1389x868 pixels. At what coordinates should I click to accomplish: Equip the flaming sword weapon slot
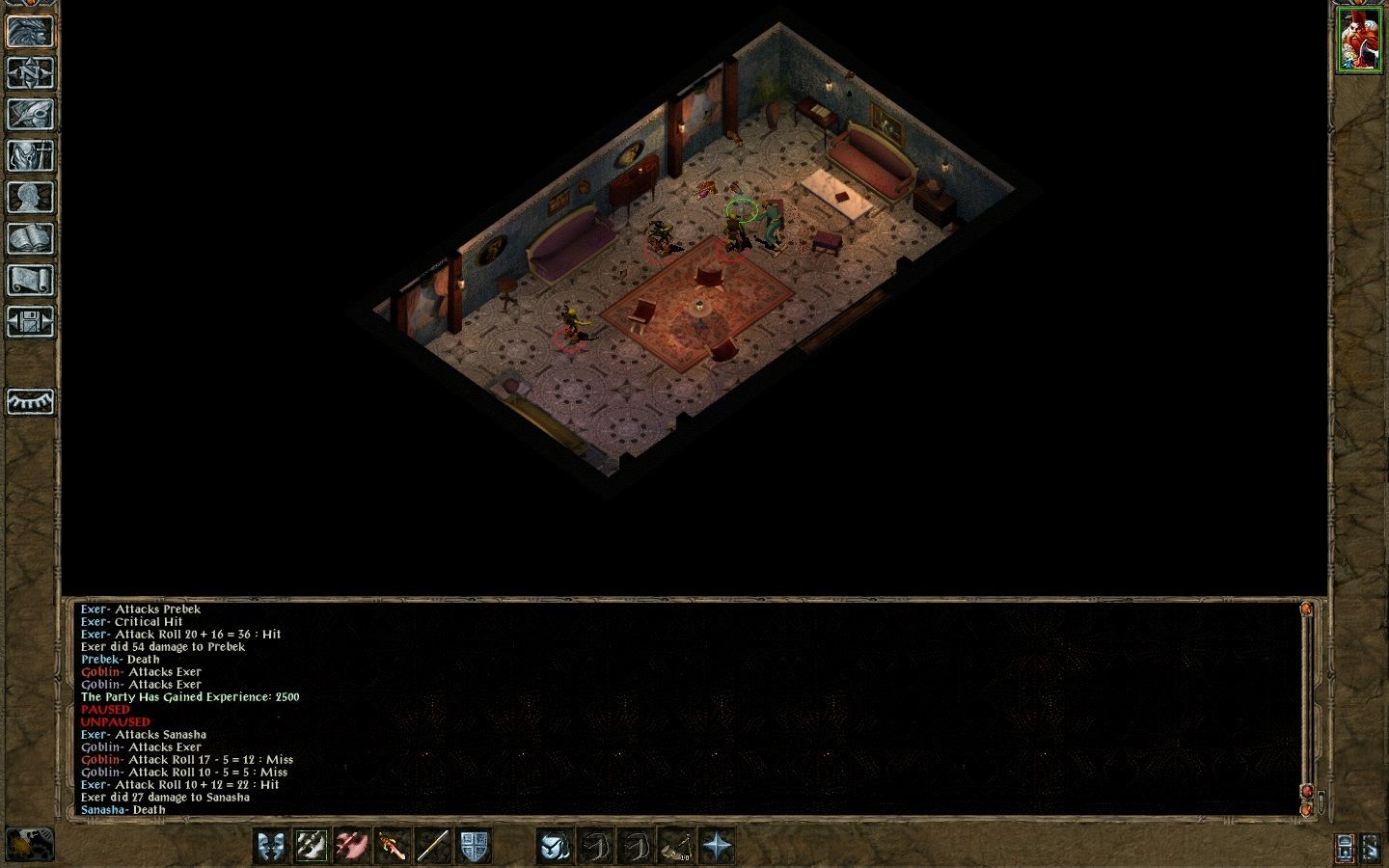393,846
